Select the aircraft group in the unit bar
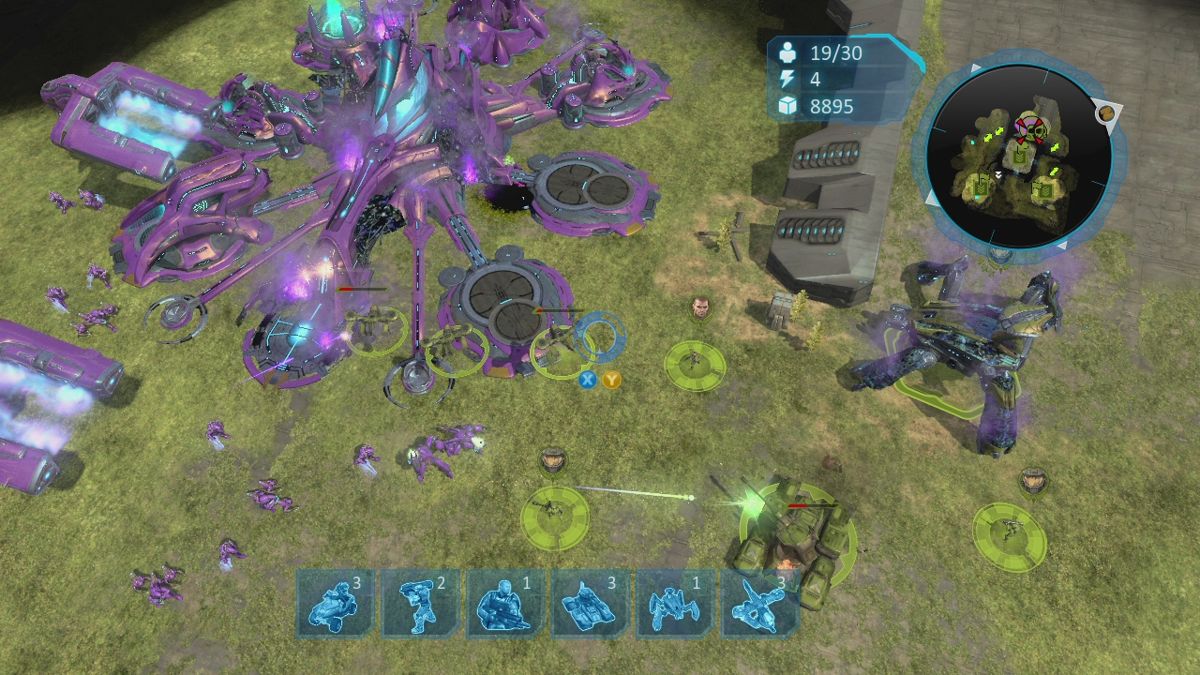 [x=760, y=603]
